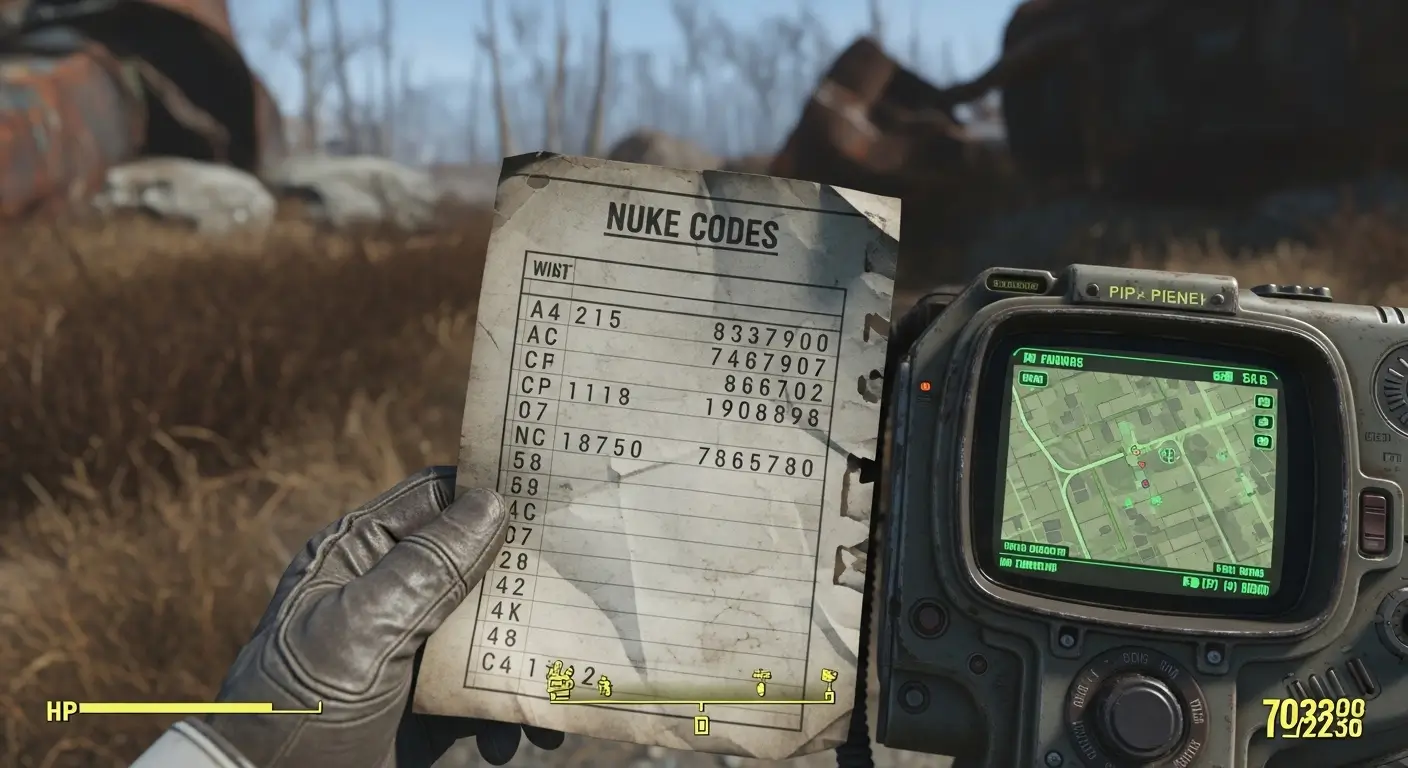1408x768 pixels.
Task: Select the flag marker on the compass bar
Action: coord(828,682)
